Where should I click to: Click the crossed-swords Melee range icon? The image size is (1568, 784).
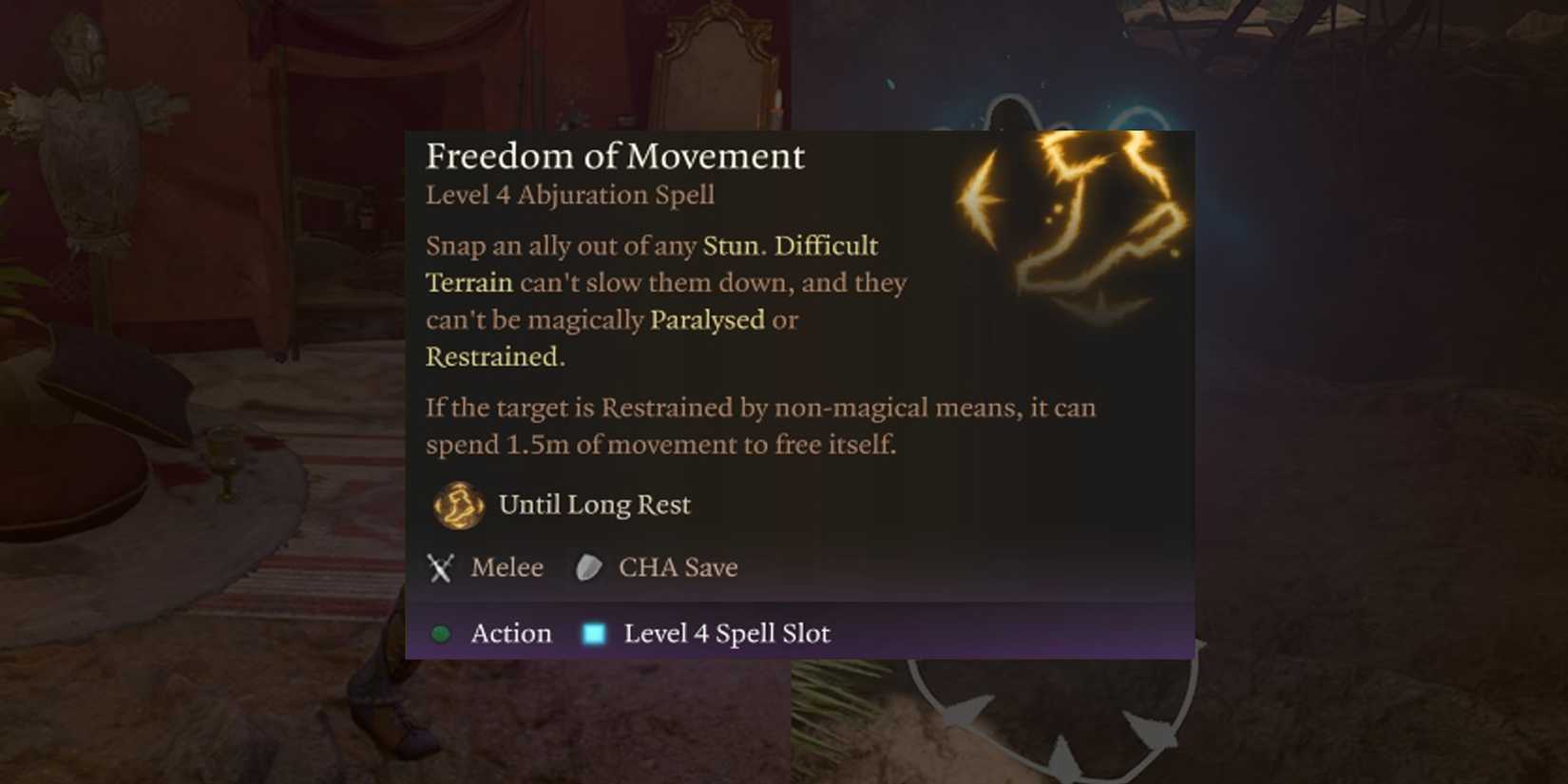[x=440, y=567]
